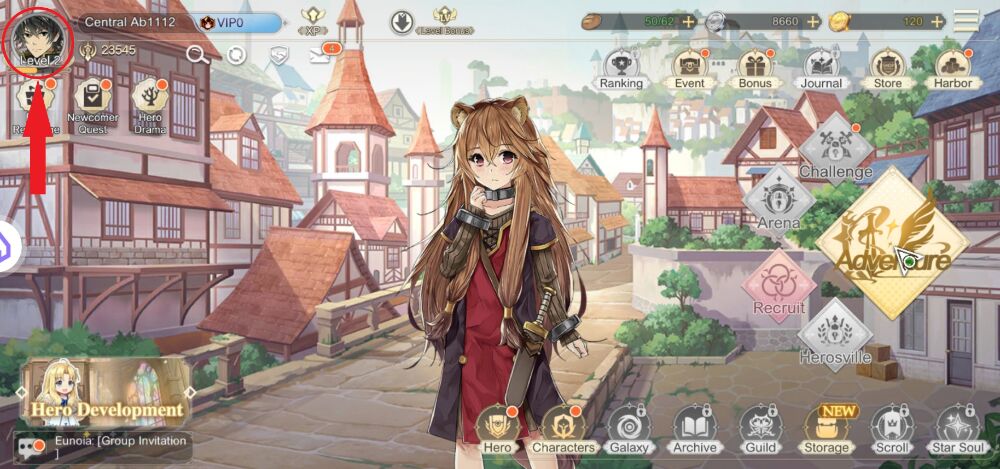Image resolution: width=1000 pixels, height=469 pixels.
Task: Open the mail envelope inbox
Action: click(320, 54)
